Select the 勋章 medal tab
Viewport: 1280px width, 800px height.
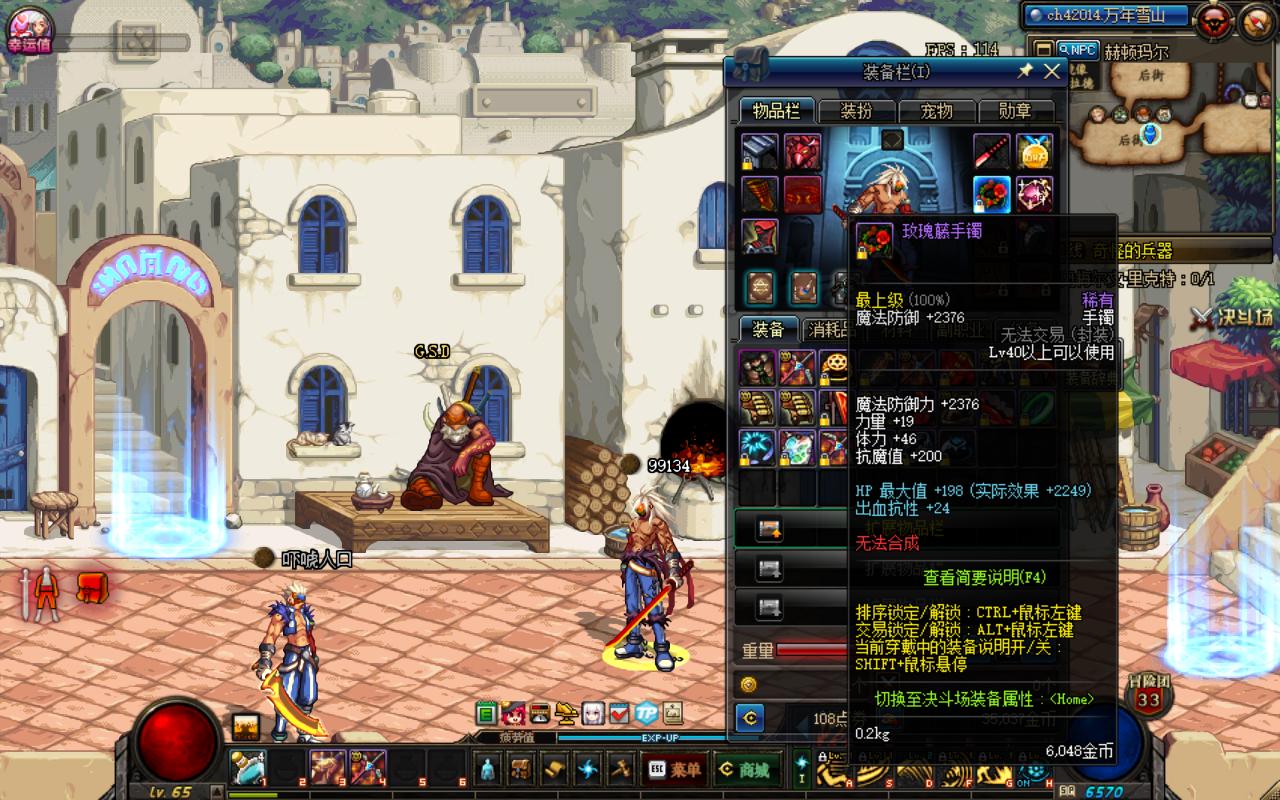point(1015,111)
